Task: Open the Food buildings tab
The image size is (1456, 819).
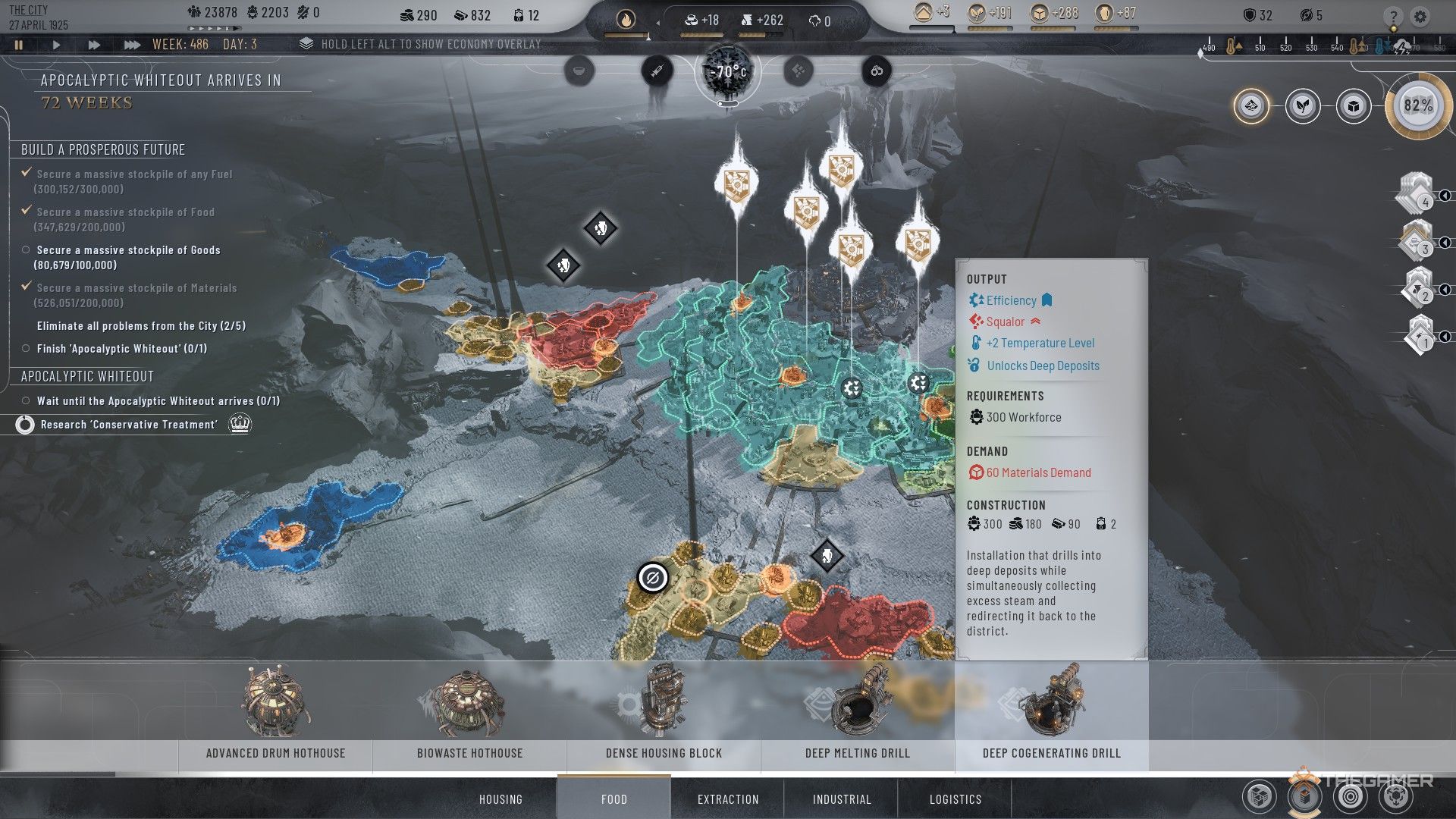Action: coord(613,799)
